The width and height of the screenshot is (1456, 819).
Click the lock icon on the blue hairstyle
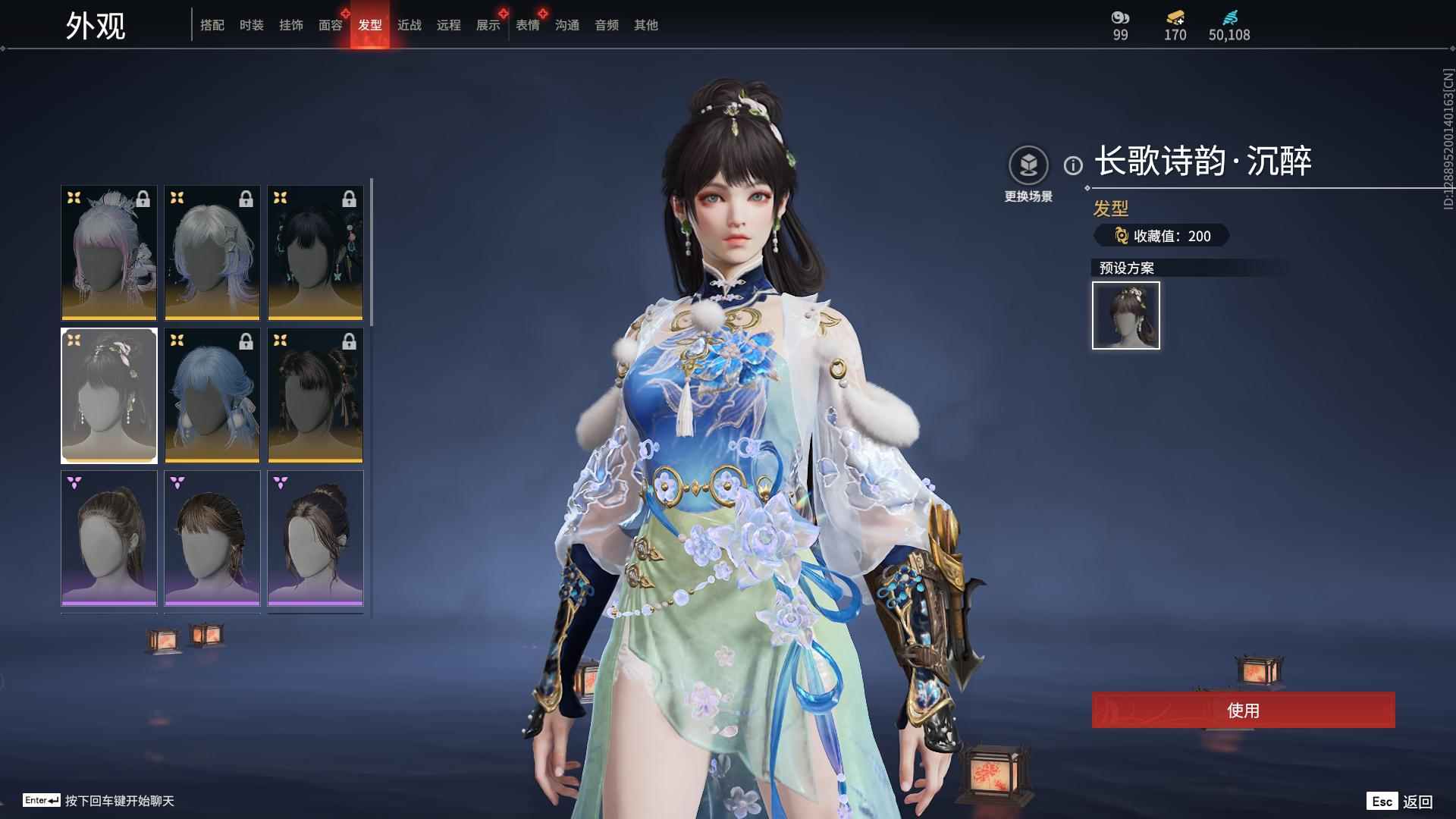click(246, 340)
